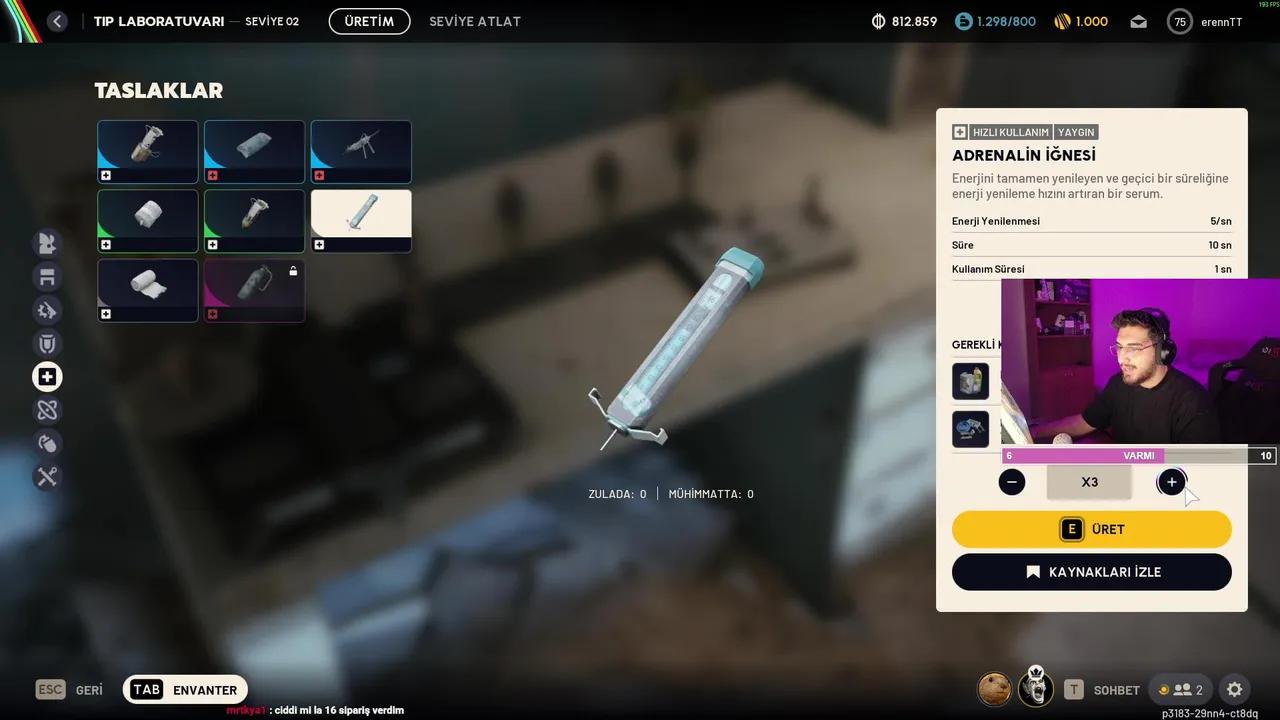
Task: Open the mail envelope icon in the top bar
Action: click(x=1138, y=20)
